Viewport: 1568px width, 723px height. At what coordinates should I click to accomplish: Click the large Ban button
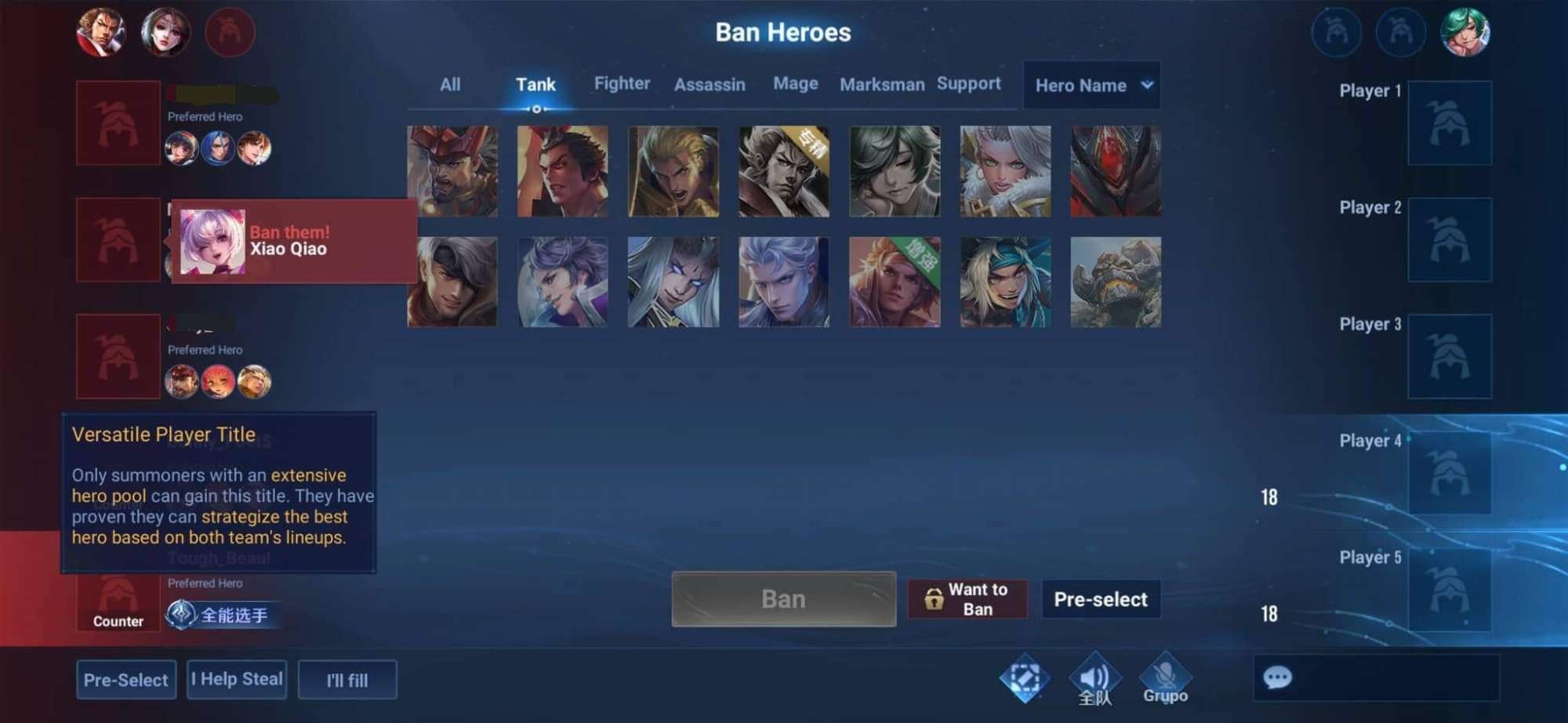783,599
